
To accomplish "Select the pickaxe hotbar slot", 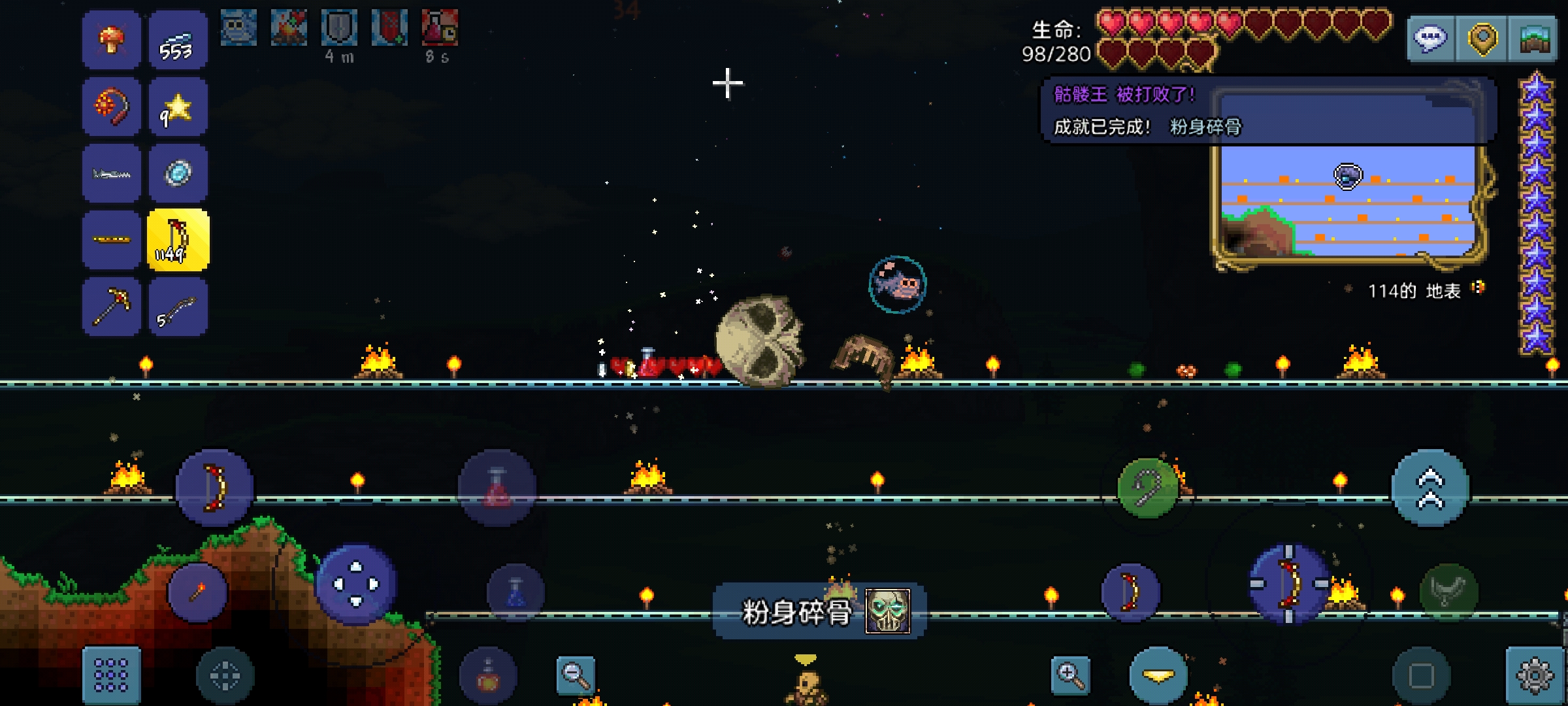I will 112,307.
